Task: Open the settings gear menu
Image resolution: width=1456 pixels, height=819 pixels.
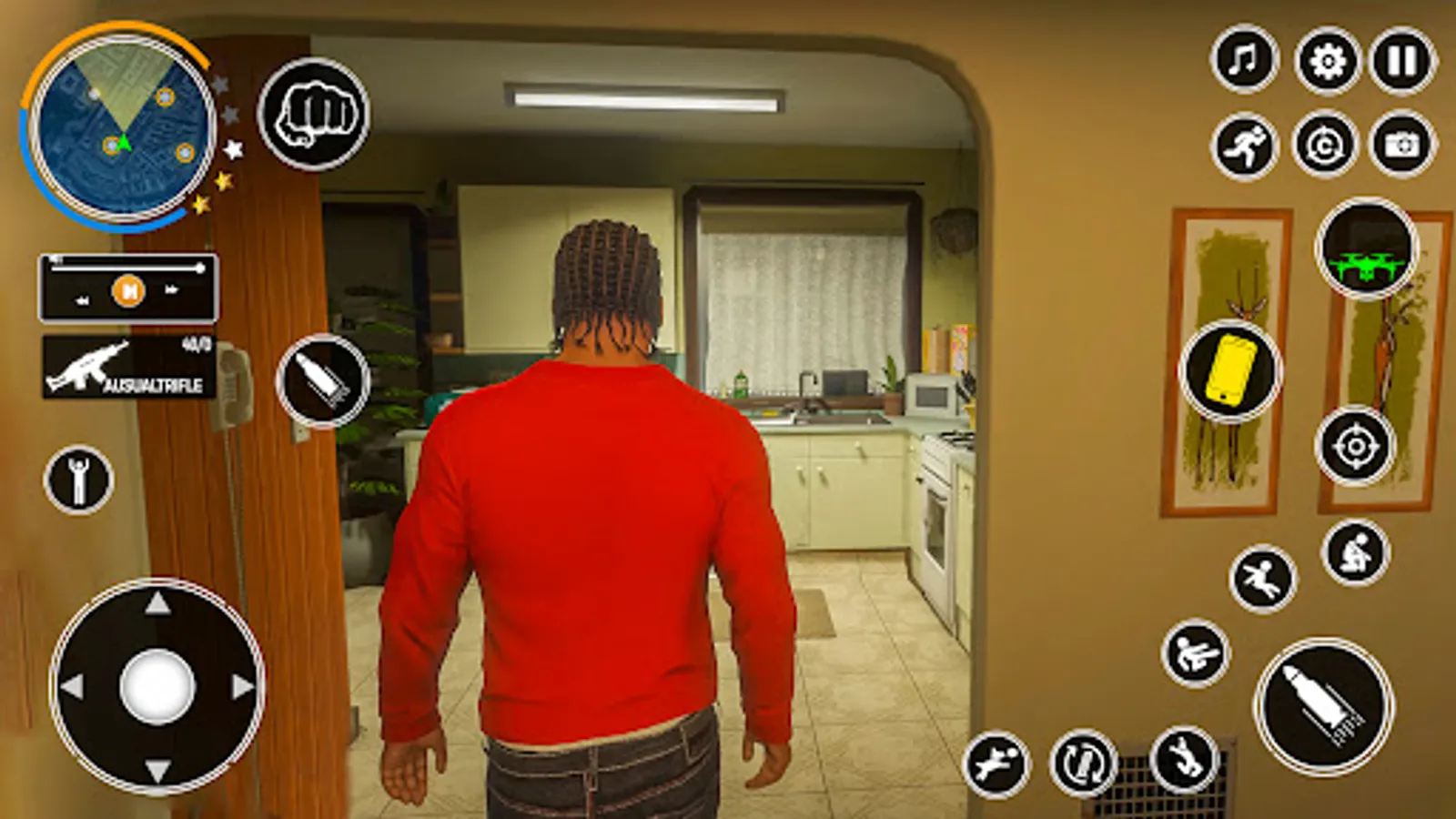Action: (1324, 59)
